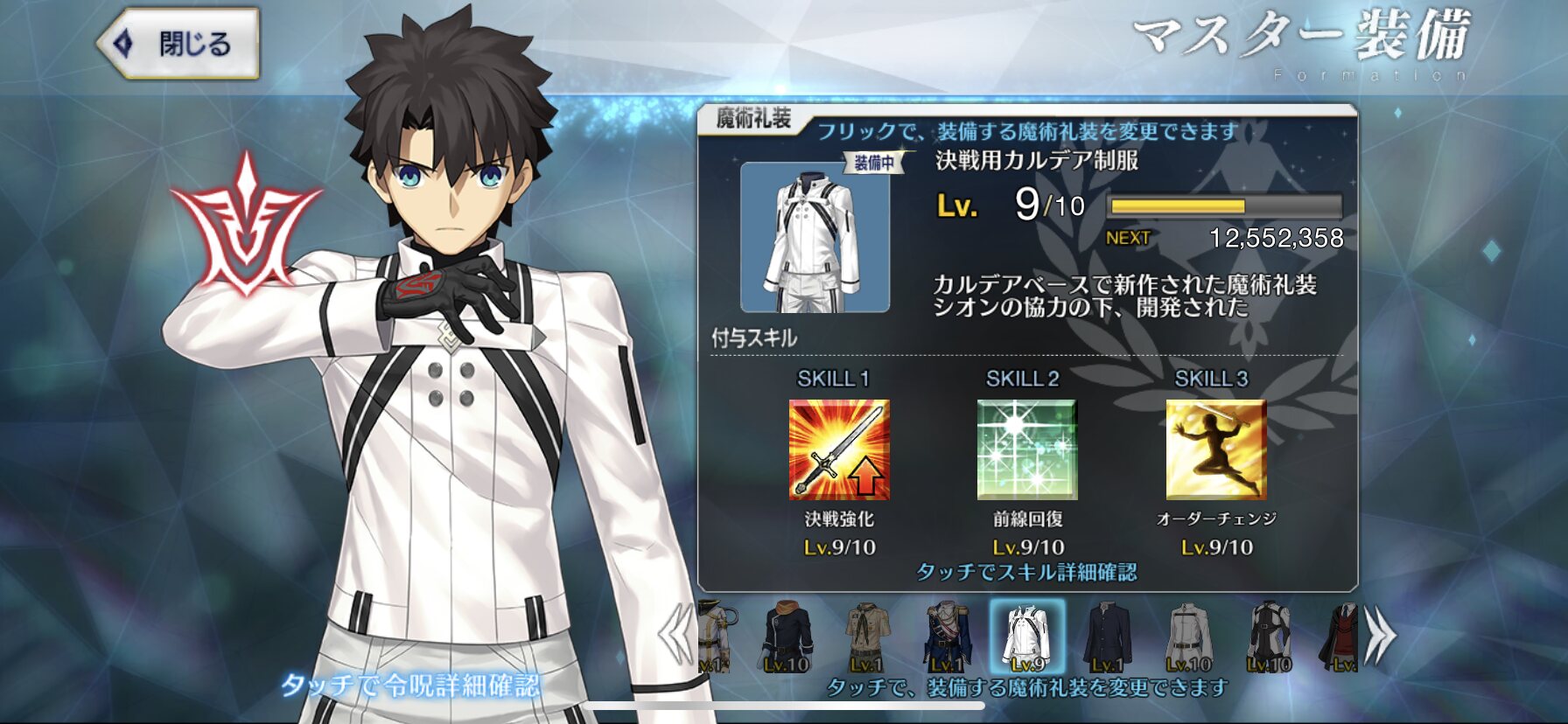
Task: Show the 前線回復 green sparkle skill
Action: [1027, 449]
